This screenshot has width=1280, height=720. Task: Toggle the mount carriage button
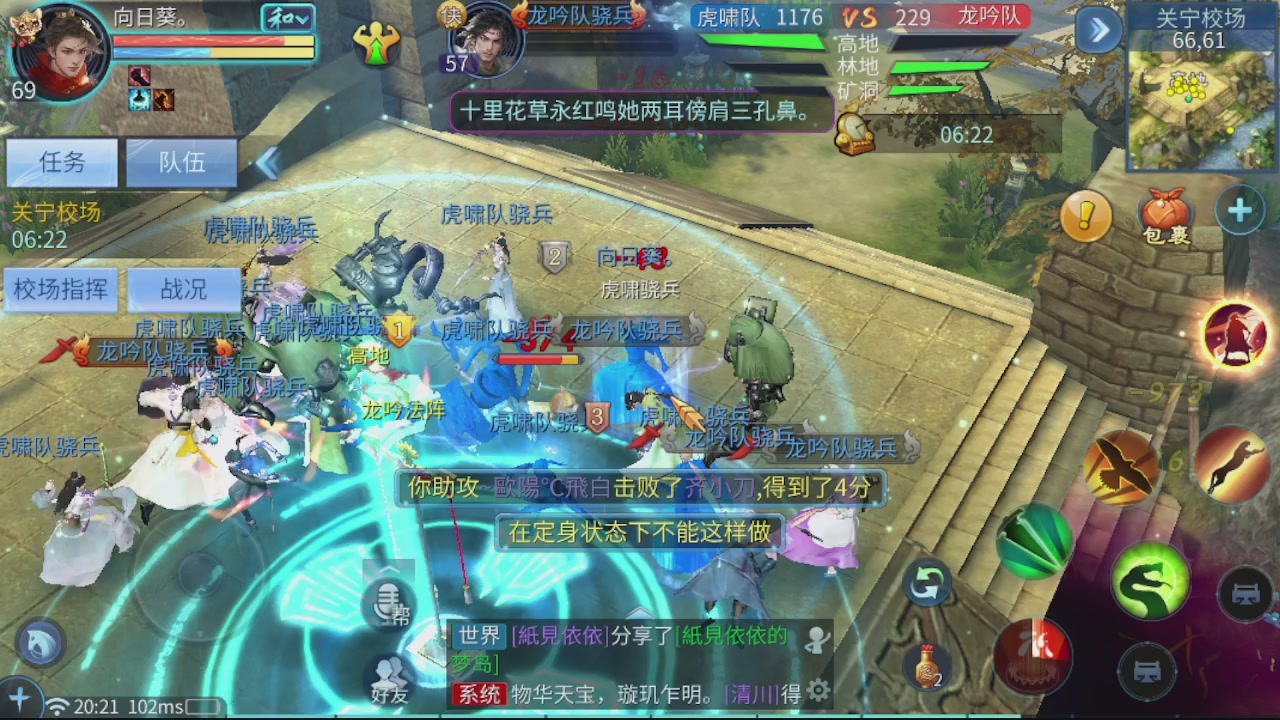point(1243,594)
